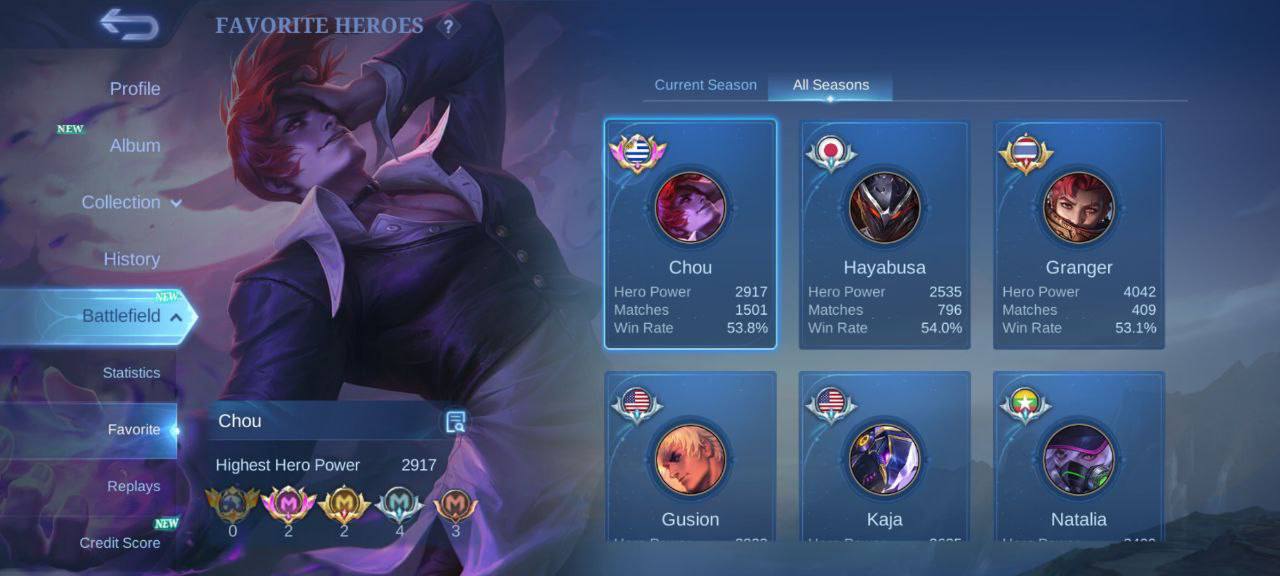Open the Album section
1280x576 pixels.
tap(134, 146)
